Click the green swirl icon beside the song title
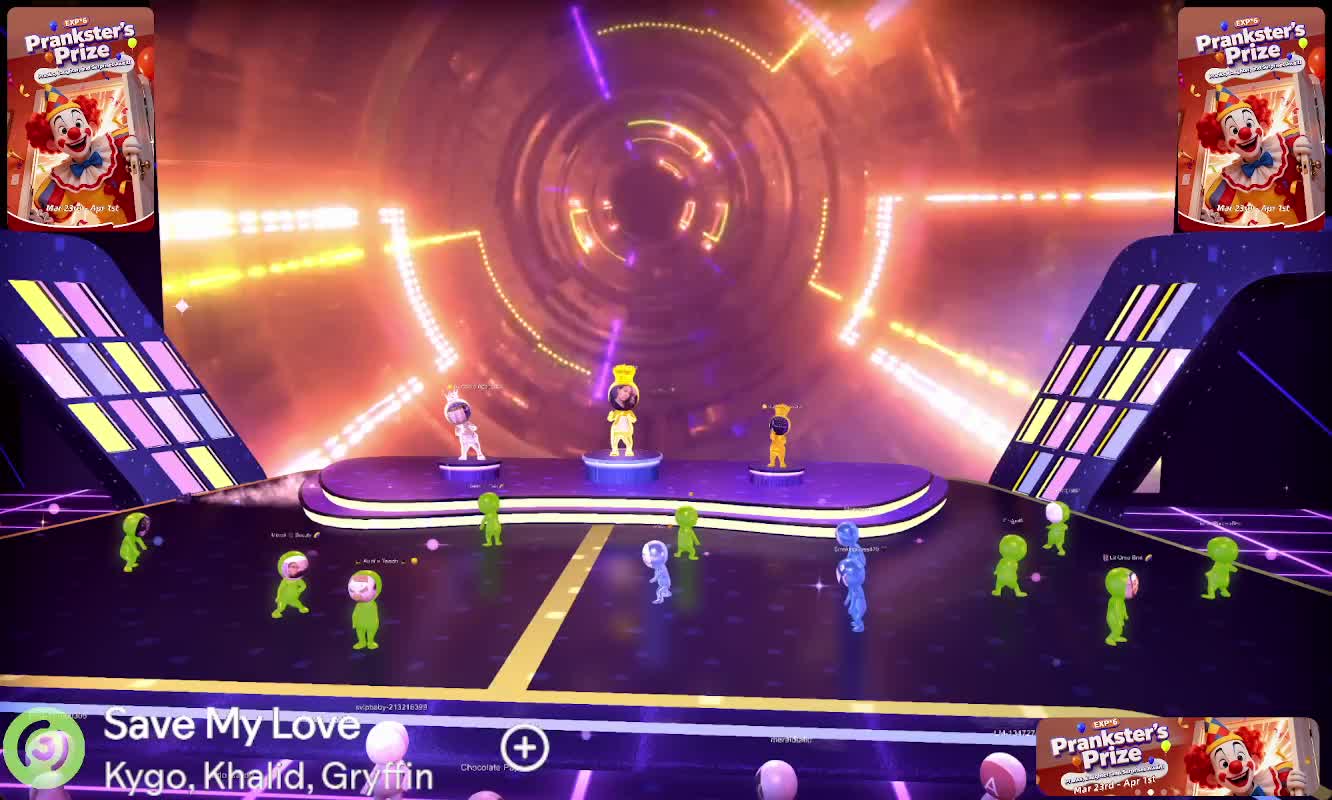 point(45,746)
